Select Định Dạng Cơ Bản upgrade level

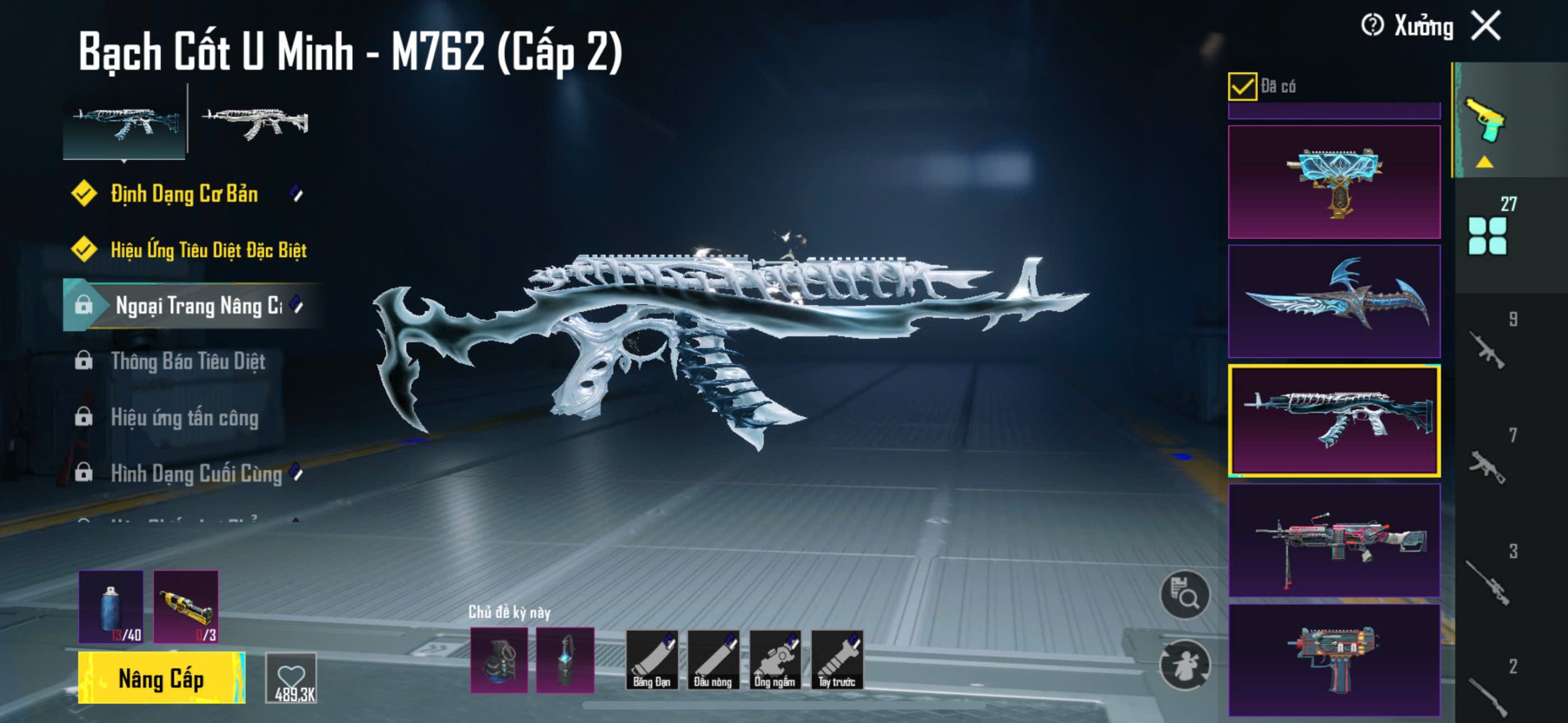click(184, 194)
